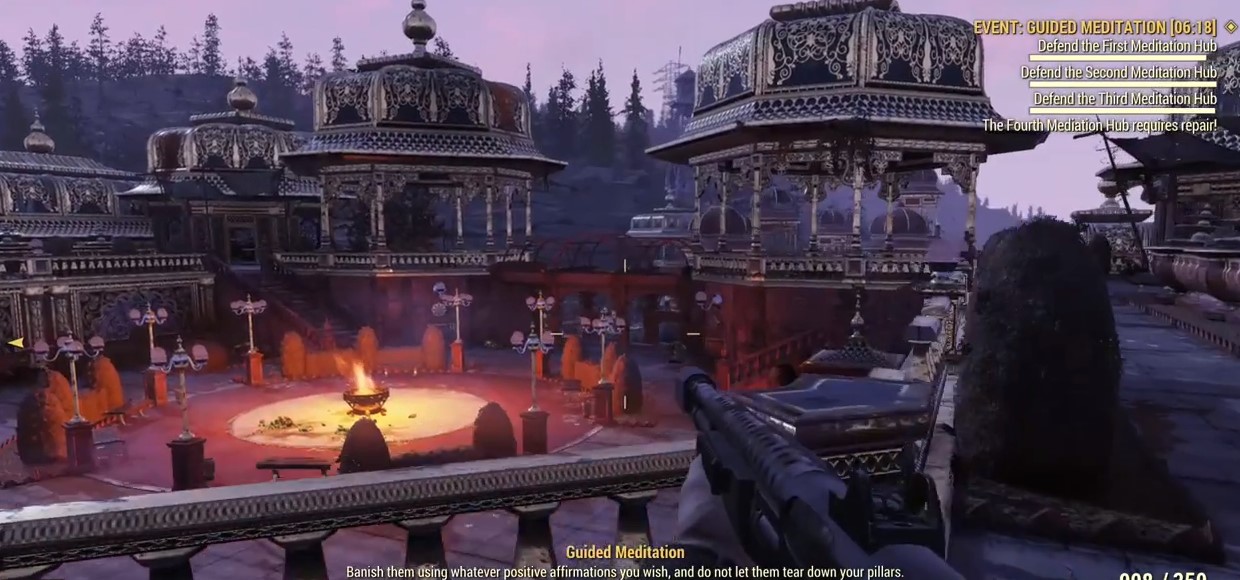Open the Fourth Meditation Hub repair objective

coord(1099,126)
